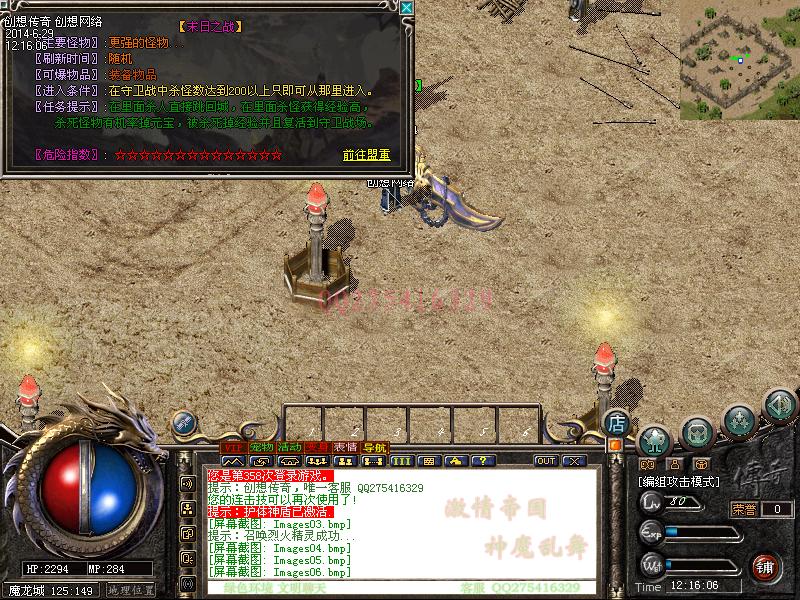
Task: Close the 末日之战 info panel
Action: 406,8
